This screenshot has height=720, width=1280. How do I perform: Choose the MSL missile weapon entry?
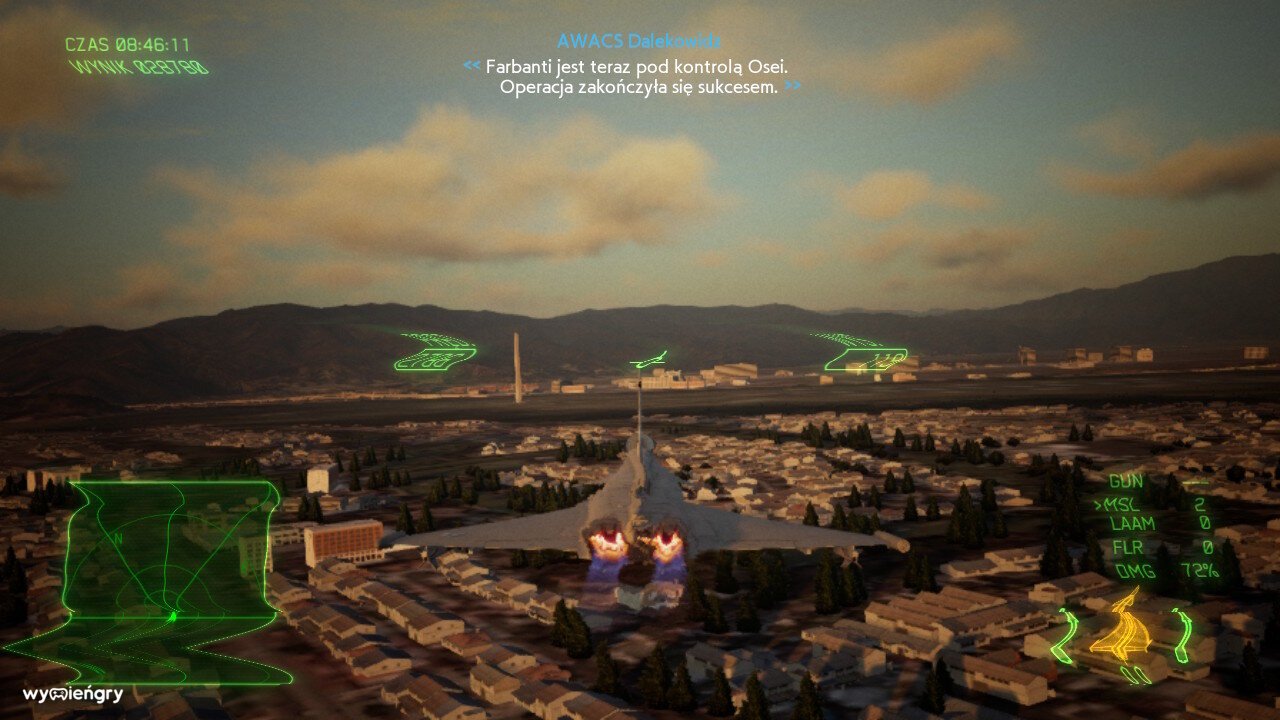click(x=1124, y=503)
